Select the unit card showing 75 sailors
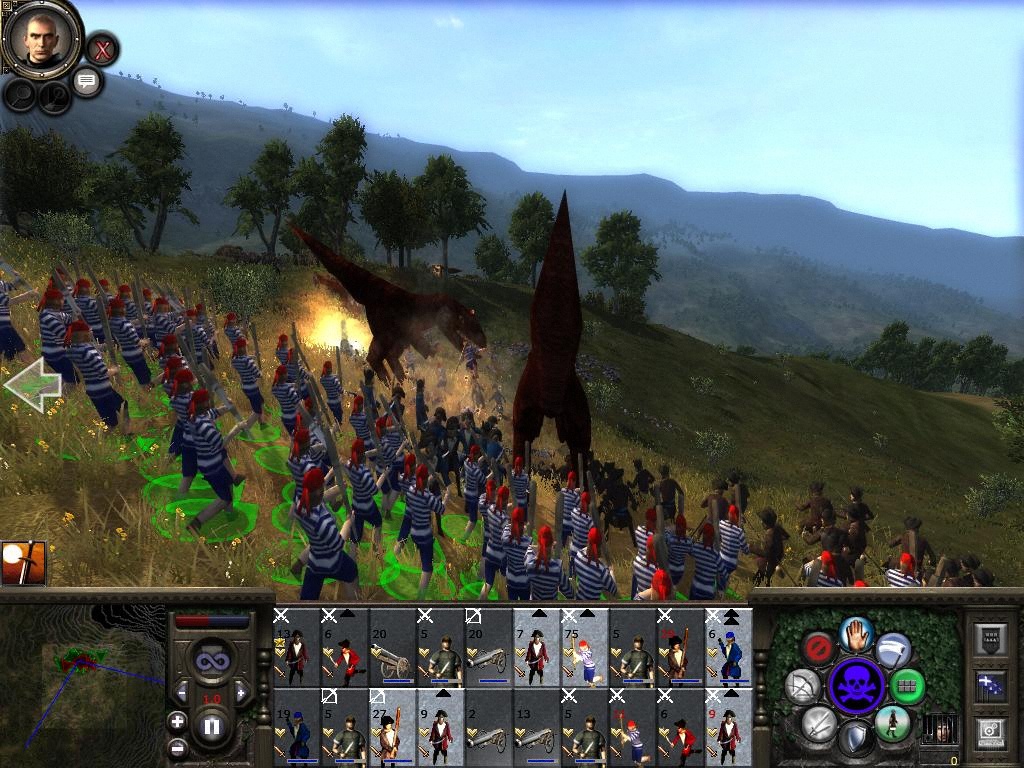This screenshot has width=1024, height=768. (x=584, y=647)
